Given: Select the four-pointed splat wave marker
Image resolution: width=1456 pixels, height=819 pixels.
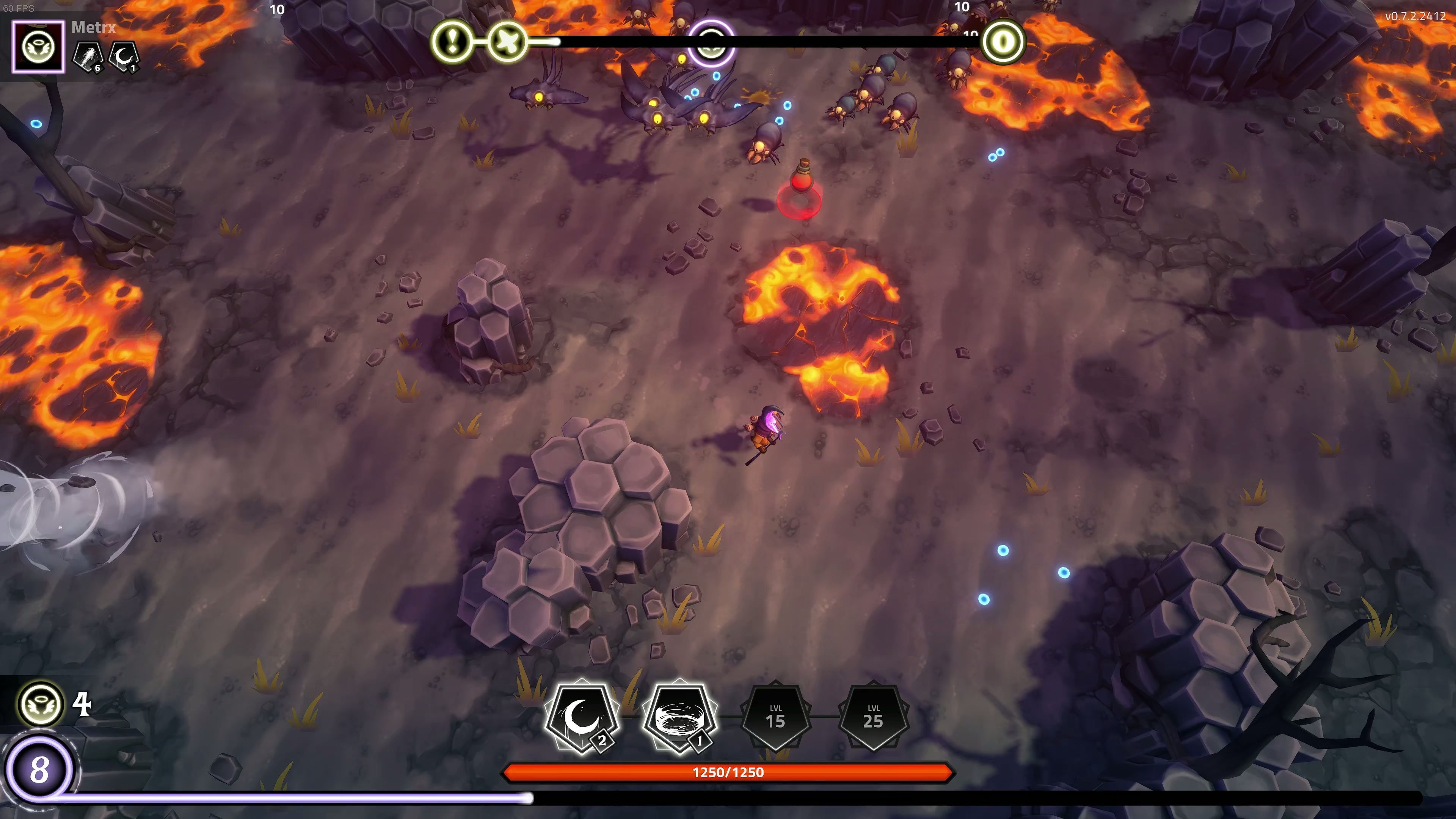Looking at the screenshot, I should point(507,41).
